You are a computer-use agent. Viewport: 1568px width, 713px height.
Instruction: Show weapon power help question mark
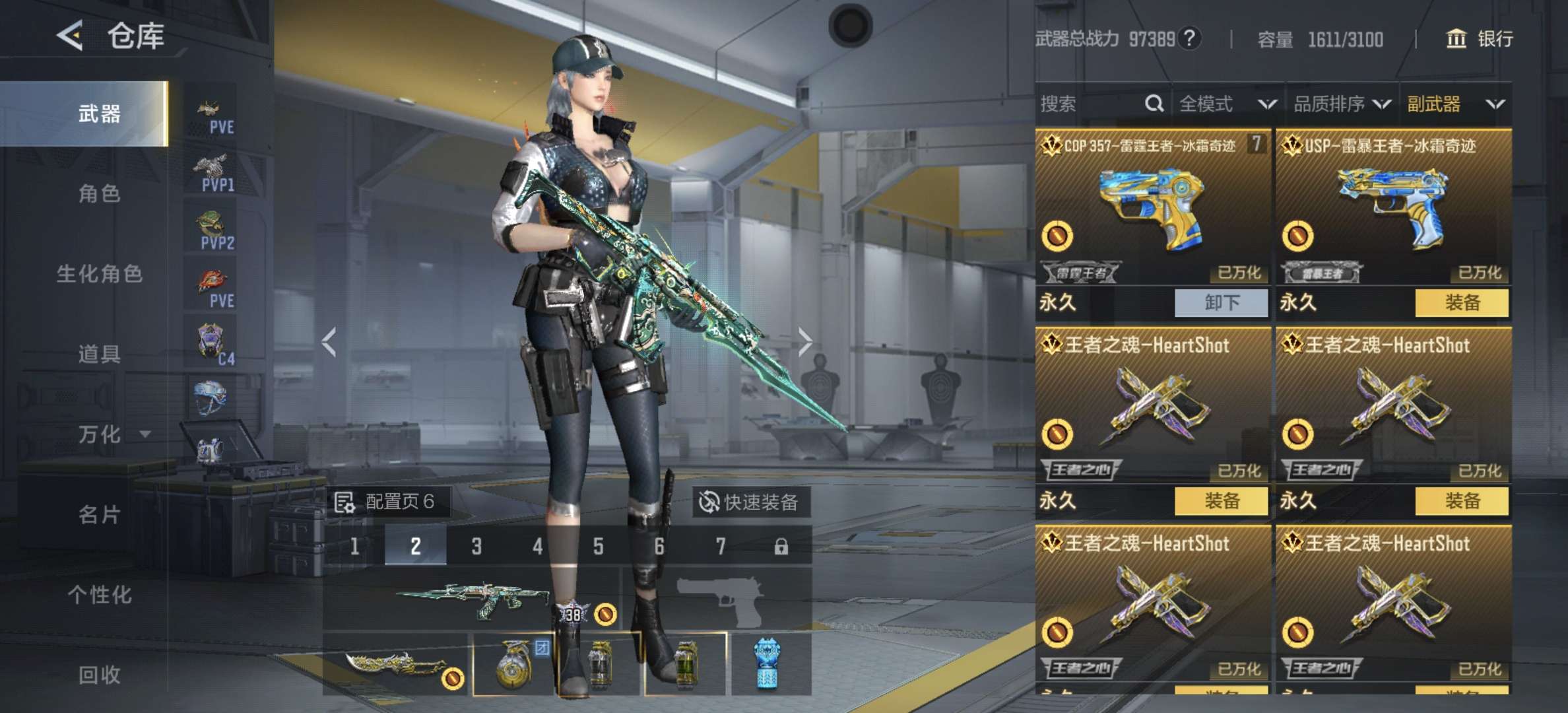1189,38
